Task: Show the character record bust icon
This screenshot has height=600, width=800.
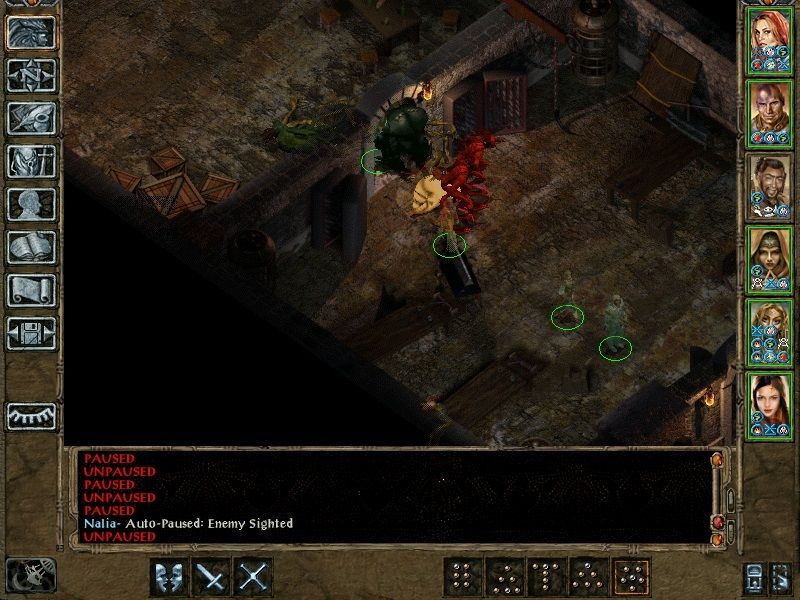Action: (31, 204)
